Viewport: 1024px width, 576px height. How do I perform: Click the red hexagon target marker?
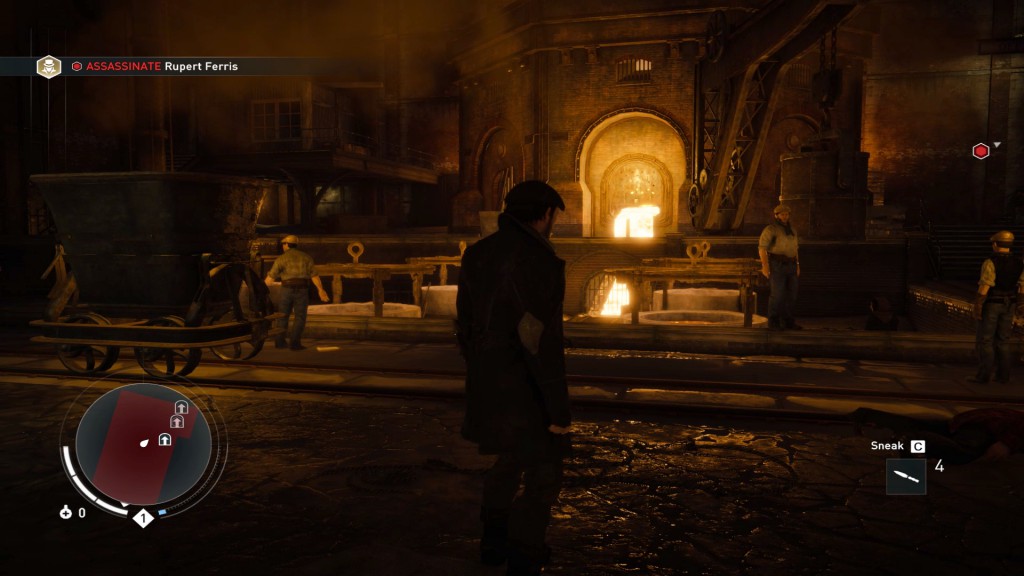[981, 151]
